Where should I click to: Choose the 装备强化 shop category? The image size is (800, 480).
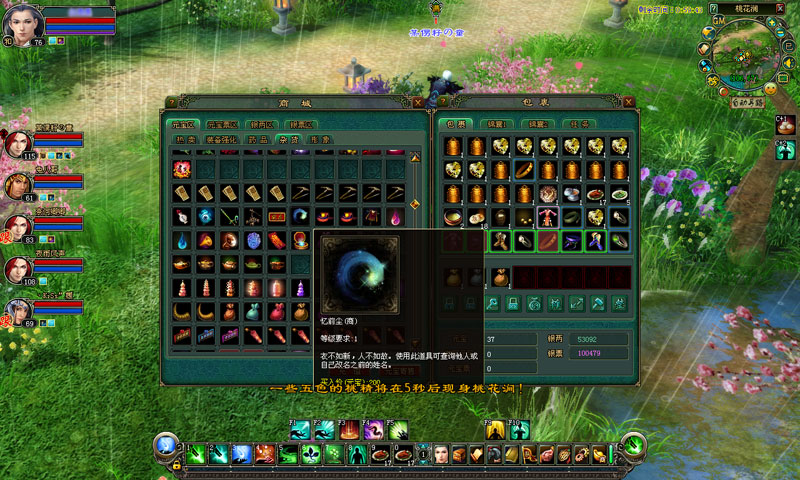[x=221, y=140]
